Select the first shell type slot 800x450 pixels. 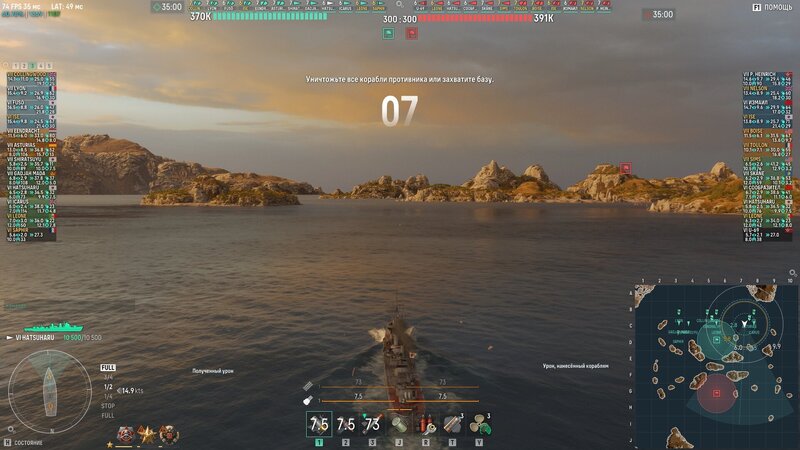click(318, 424)
